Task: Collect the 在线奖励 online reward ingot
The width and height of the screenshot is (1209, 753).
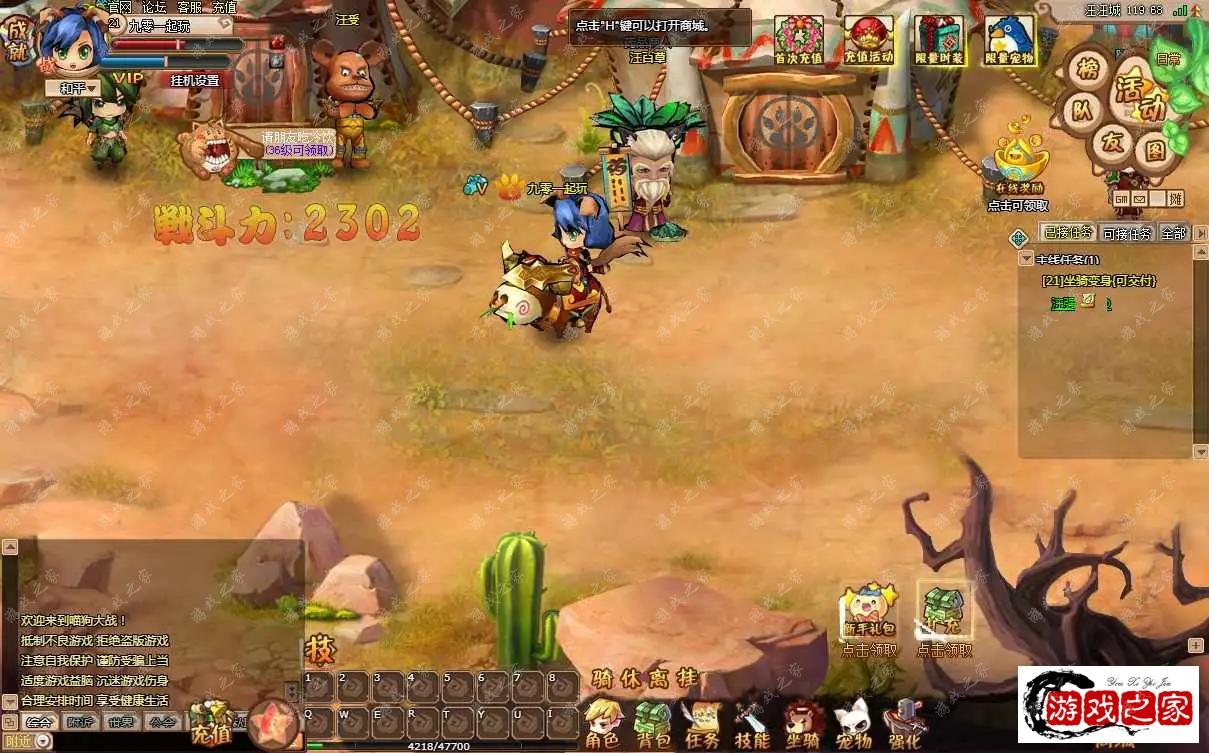Action: click(1018, 162)
